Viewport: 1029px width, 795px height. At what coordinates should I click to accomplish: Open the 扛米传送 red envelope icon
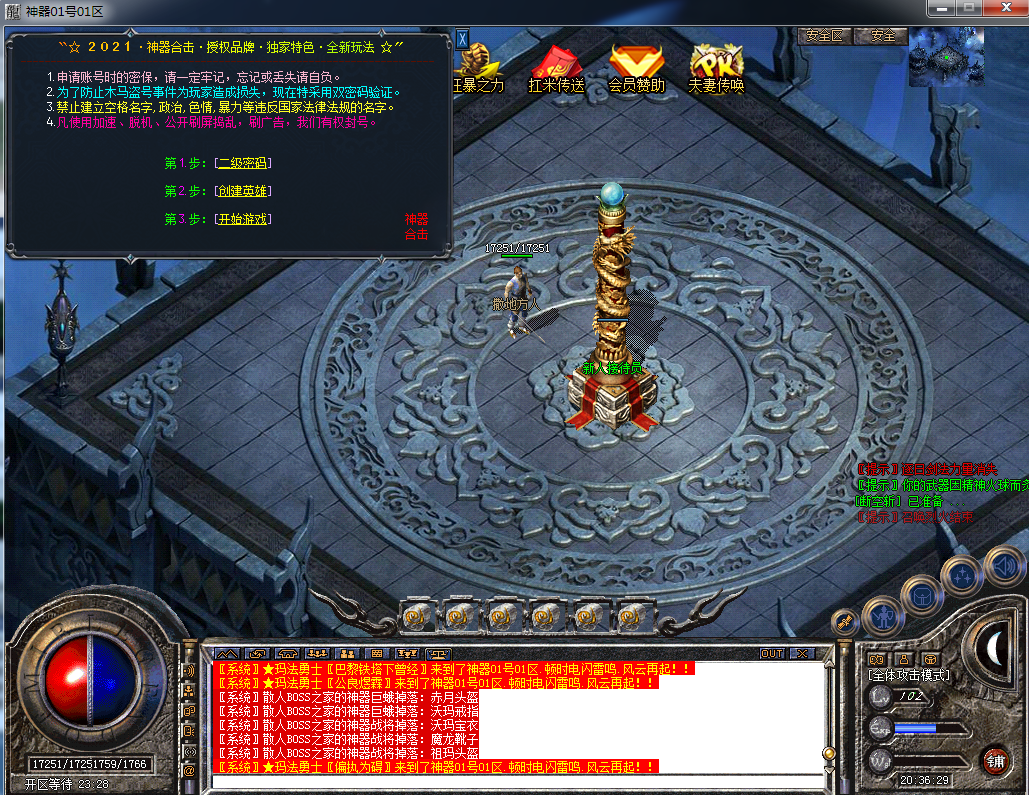pos(556,66)
